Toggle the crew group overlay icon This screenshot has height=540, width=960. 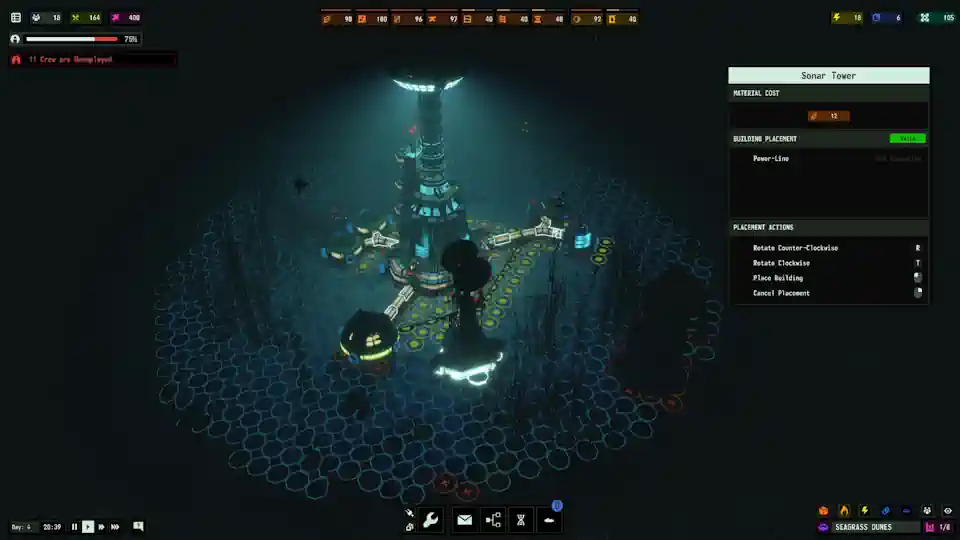point(927,511)
